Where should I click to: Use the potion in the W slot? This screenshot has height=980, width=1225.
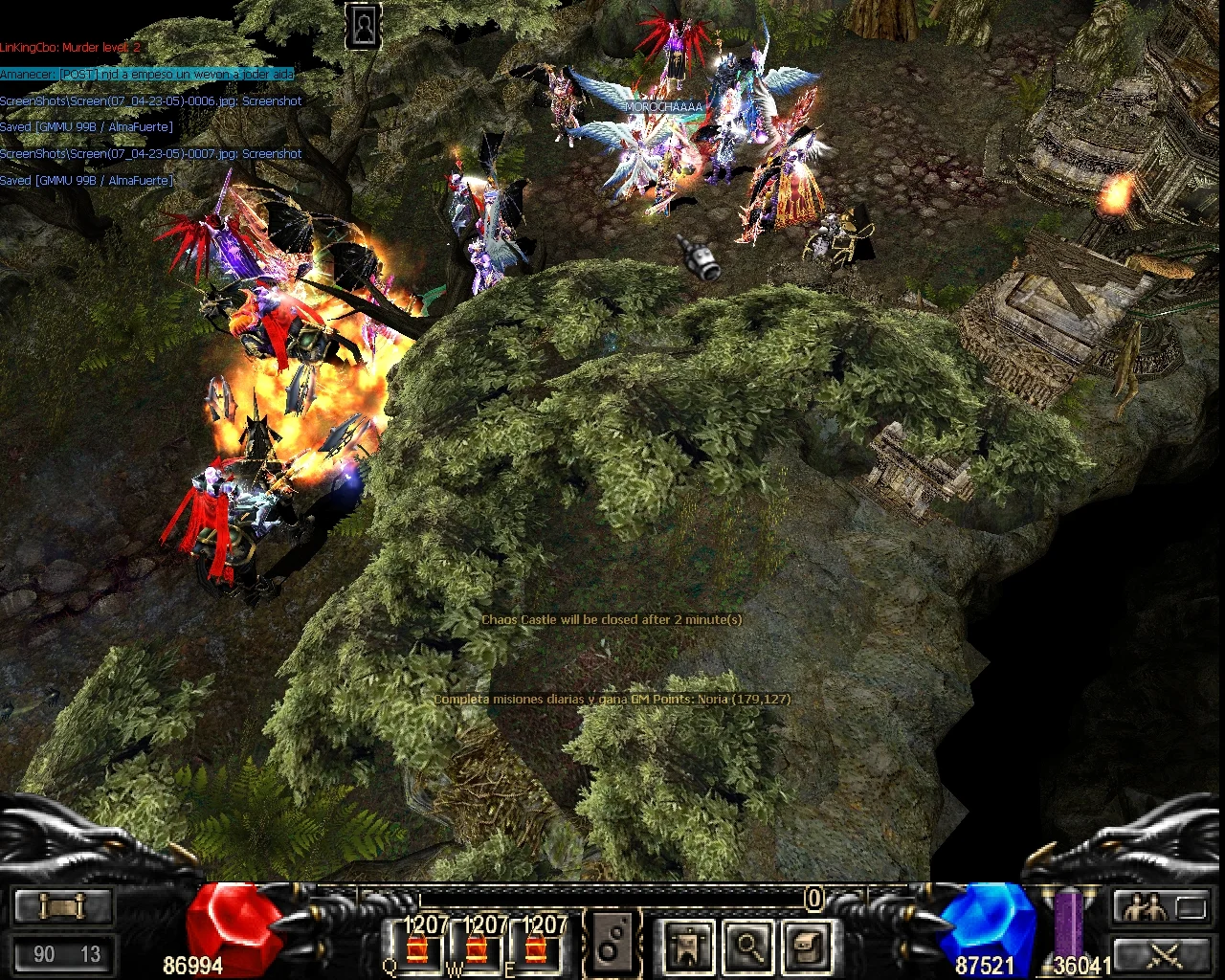(476, 948)
